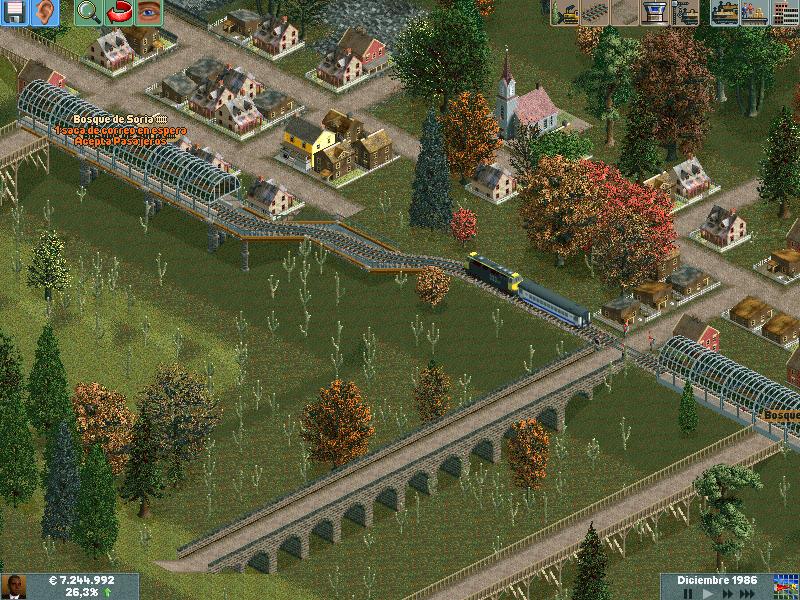Select the magnifying glass zoom tool

(x=89, y=13)
